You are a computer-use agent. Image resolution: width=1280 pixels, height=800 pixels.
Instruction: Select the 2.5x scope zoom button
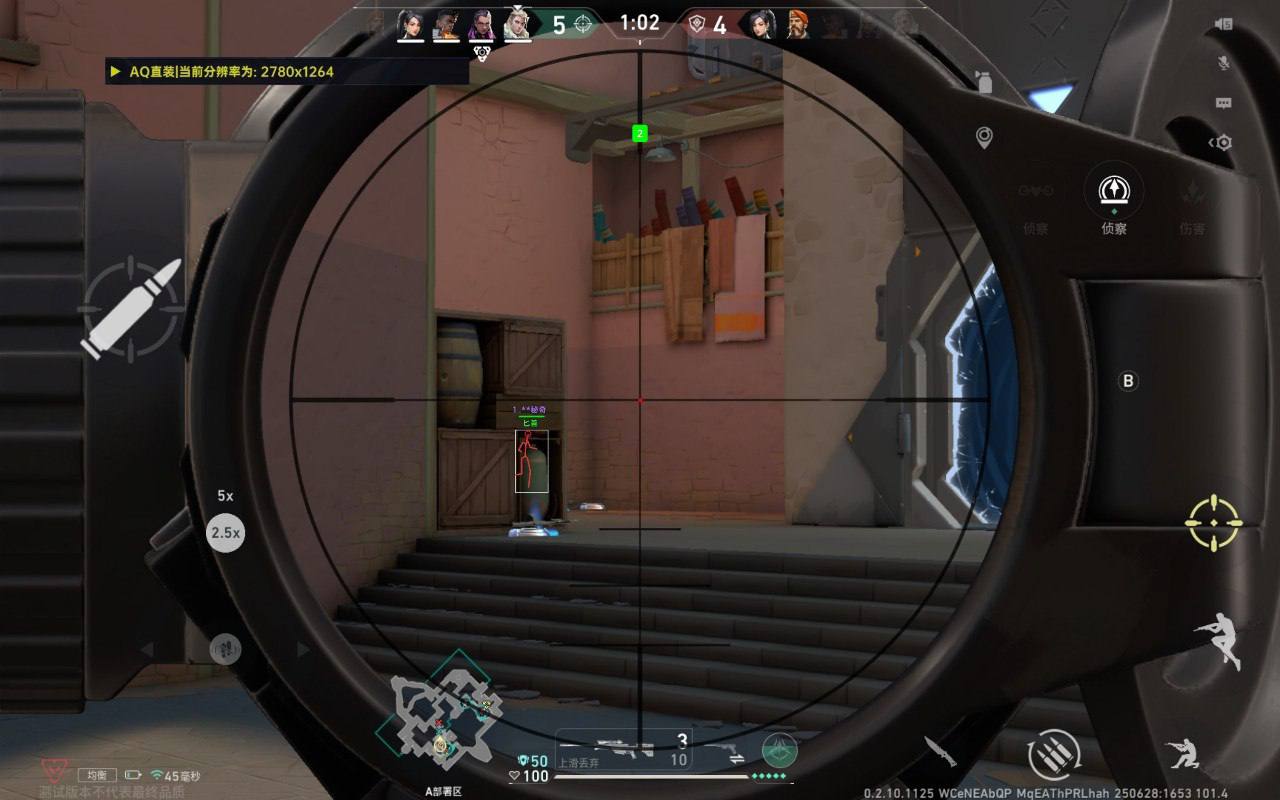pos(225,533)
